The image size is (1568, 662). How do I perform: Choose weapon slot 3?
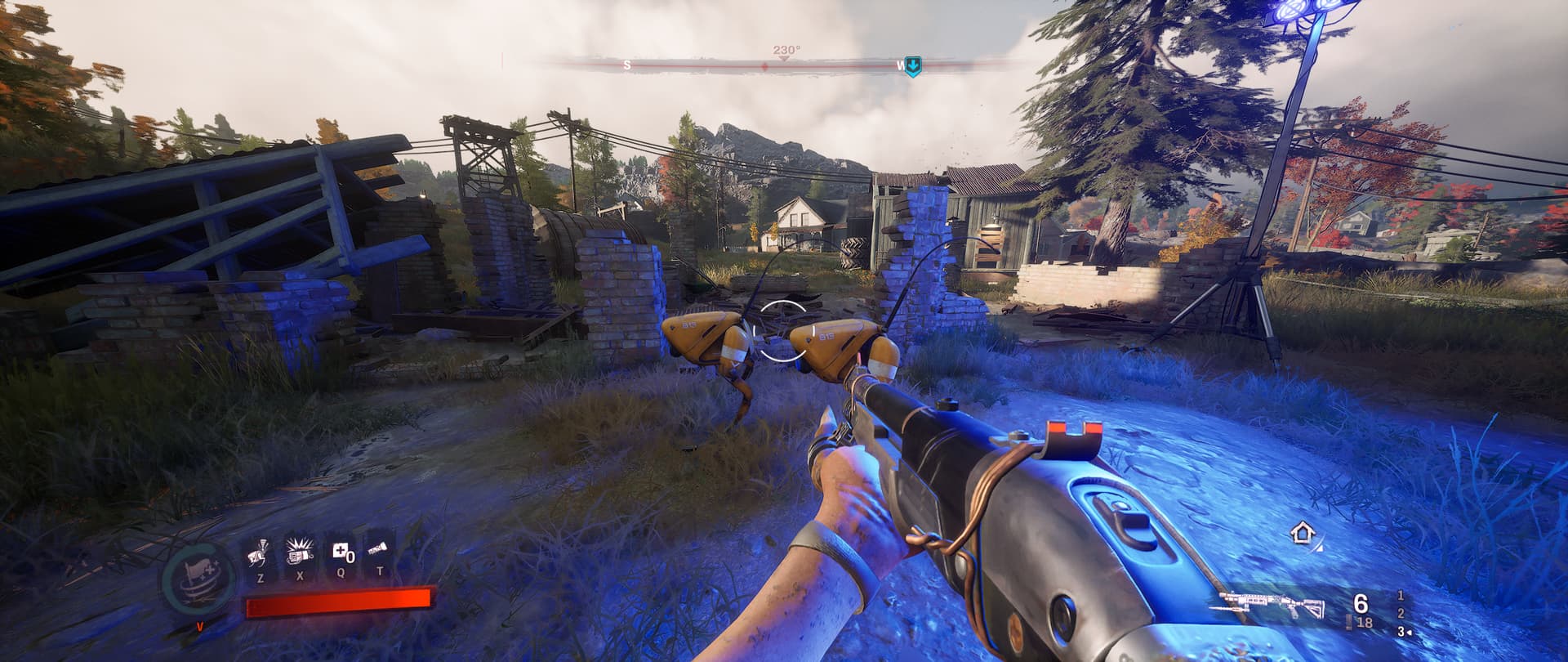coord(1402,632)
